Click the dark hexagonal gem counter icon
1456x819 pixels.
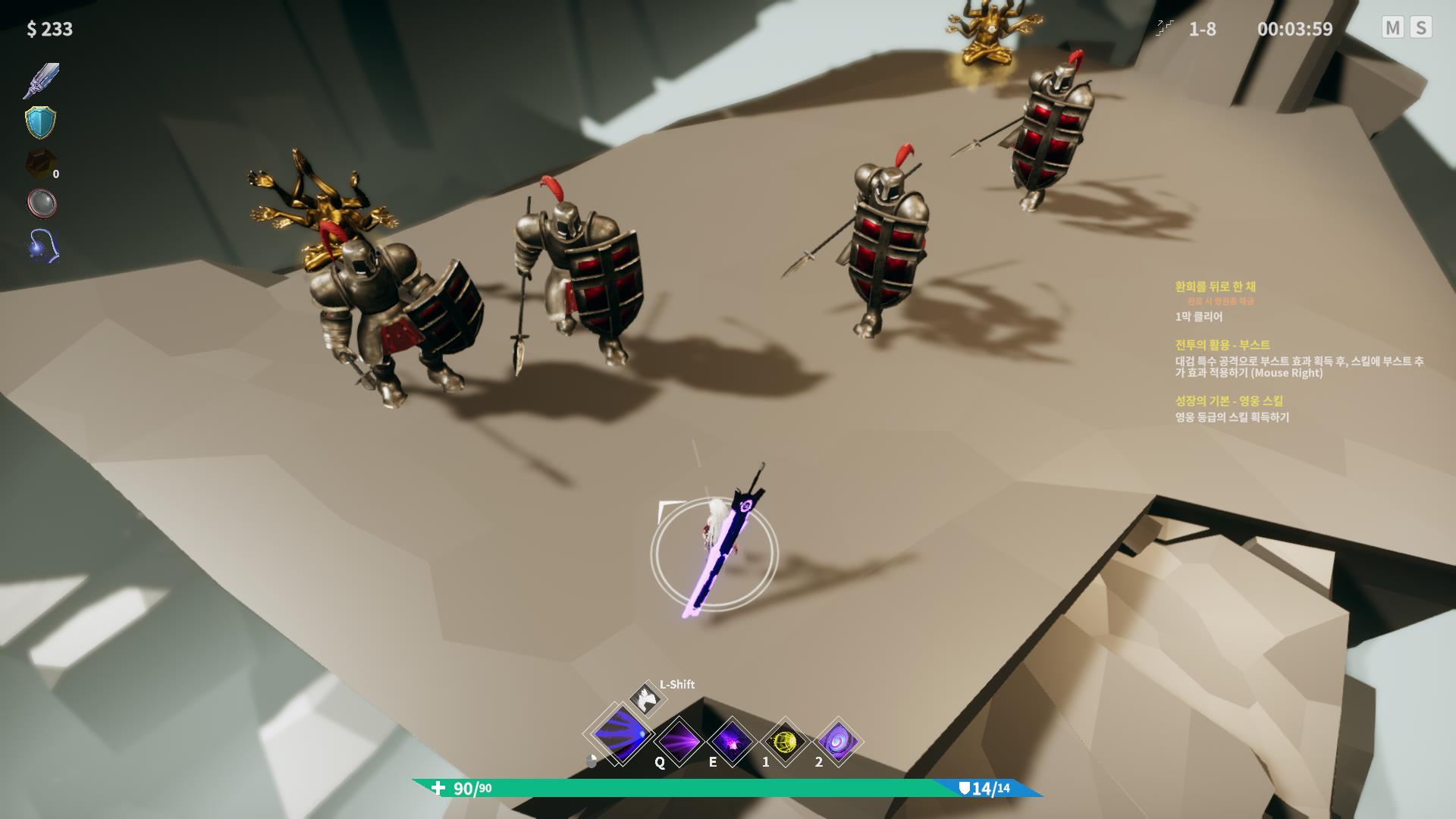[x=39, y=163]
